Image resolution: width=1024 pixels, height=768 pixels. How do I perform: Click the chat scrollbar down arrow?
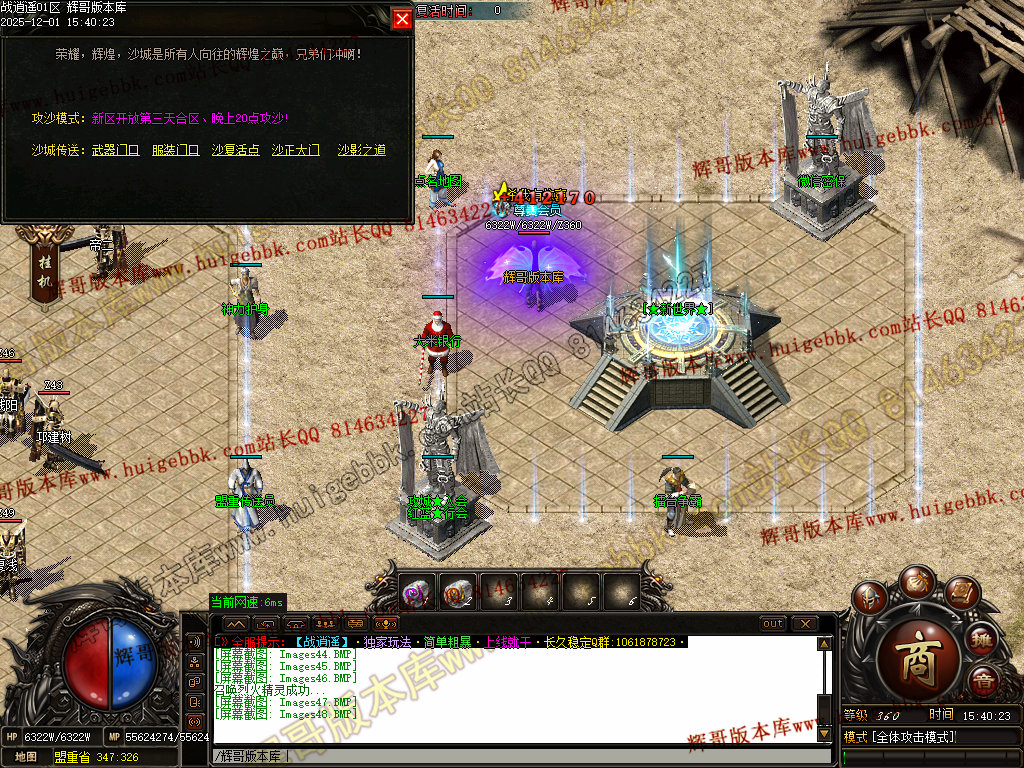(x=824, y=733)
